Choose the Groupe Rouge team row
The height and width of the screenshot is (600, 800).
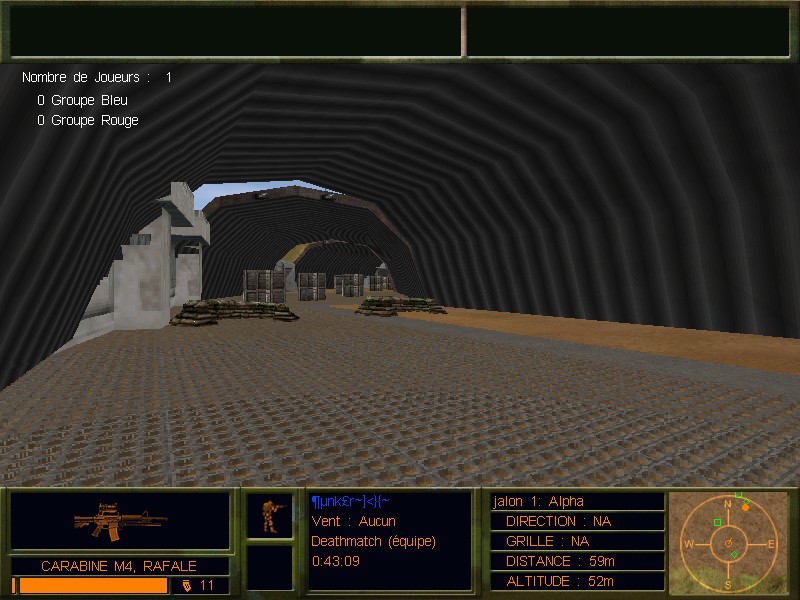coord(88,120)
